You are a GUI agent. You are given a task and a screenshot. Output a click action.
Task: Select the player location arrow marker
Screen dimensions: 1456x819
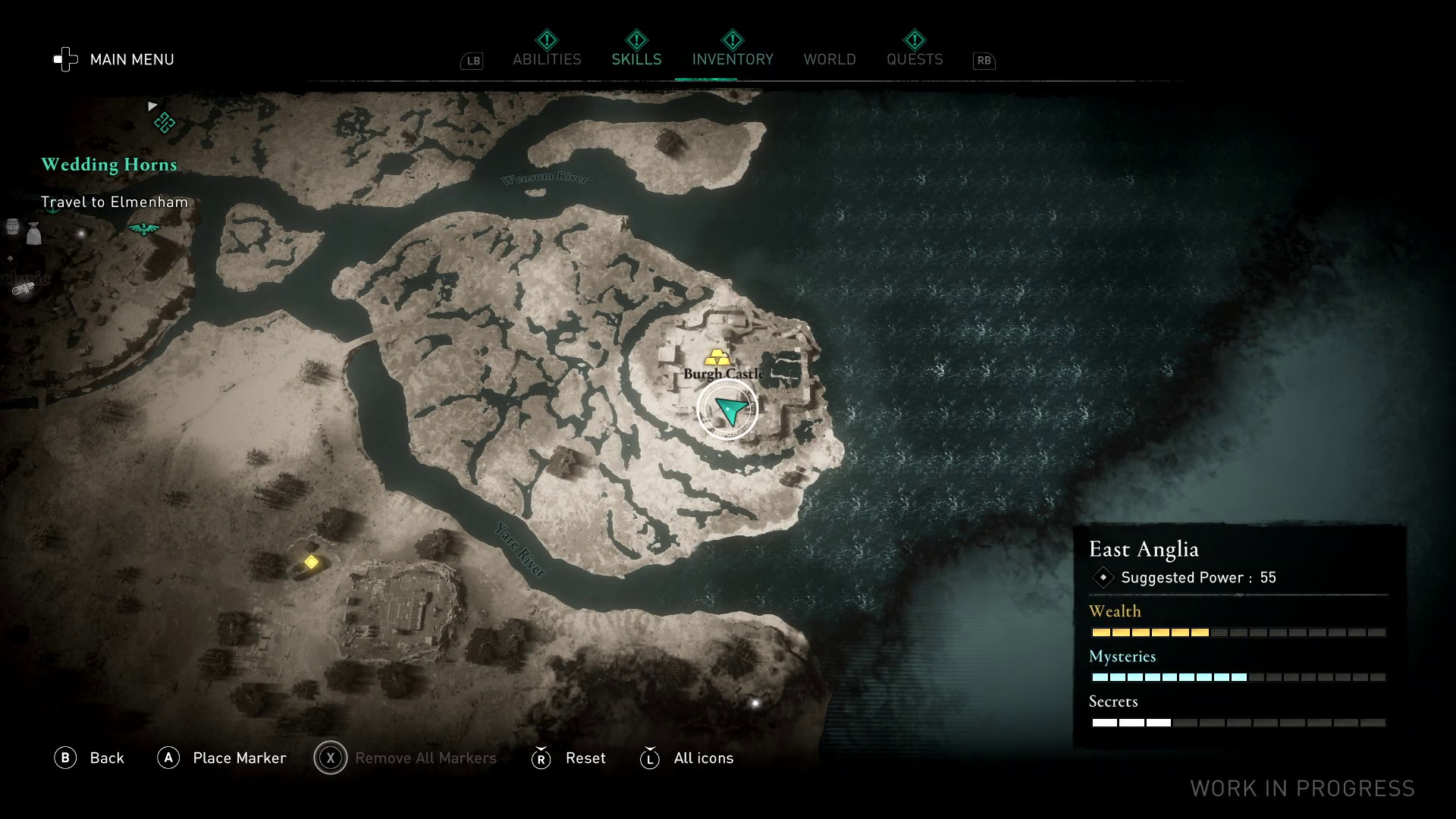728,409
